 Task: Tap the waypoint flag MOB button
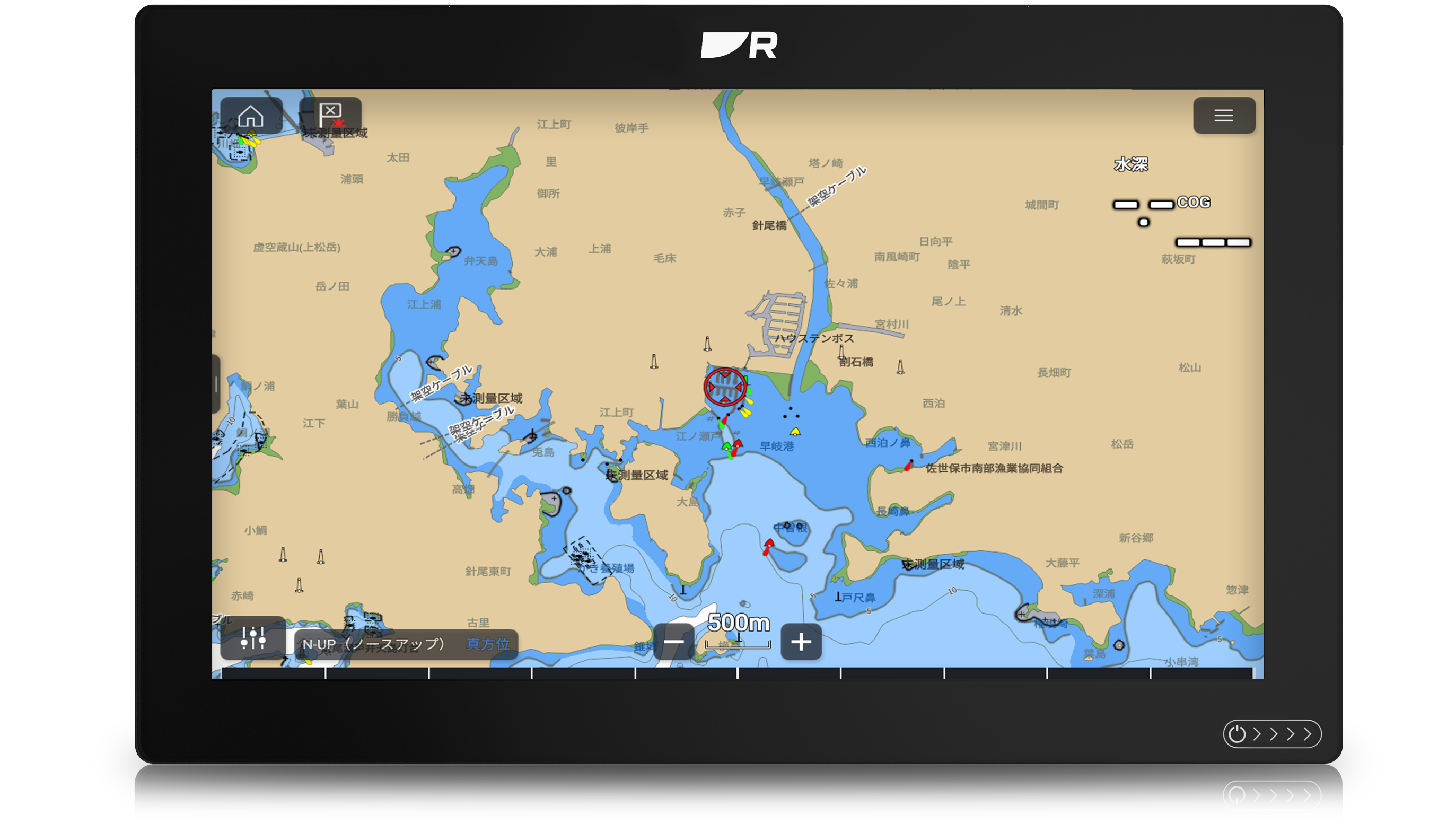pyautogui.click(x=330, y=116)
